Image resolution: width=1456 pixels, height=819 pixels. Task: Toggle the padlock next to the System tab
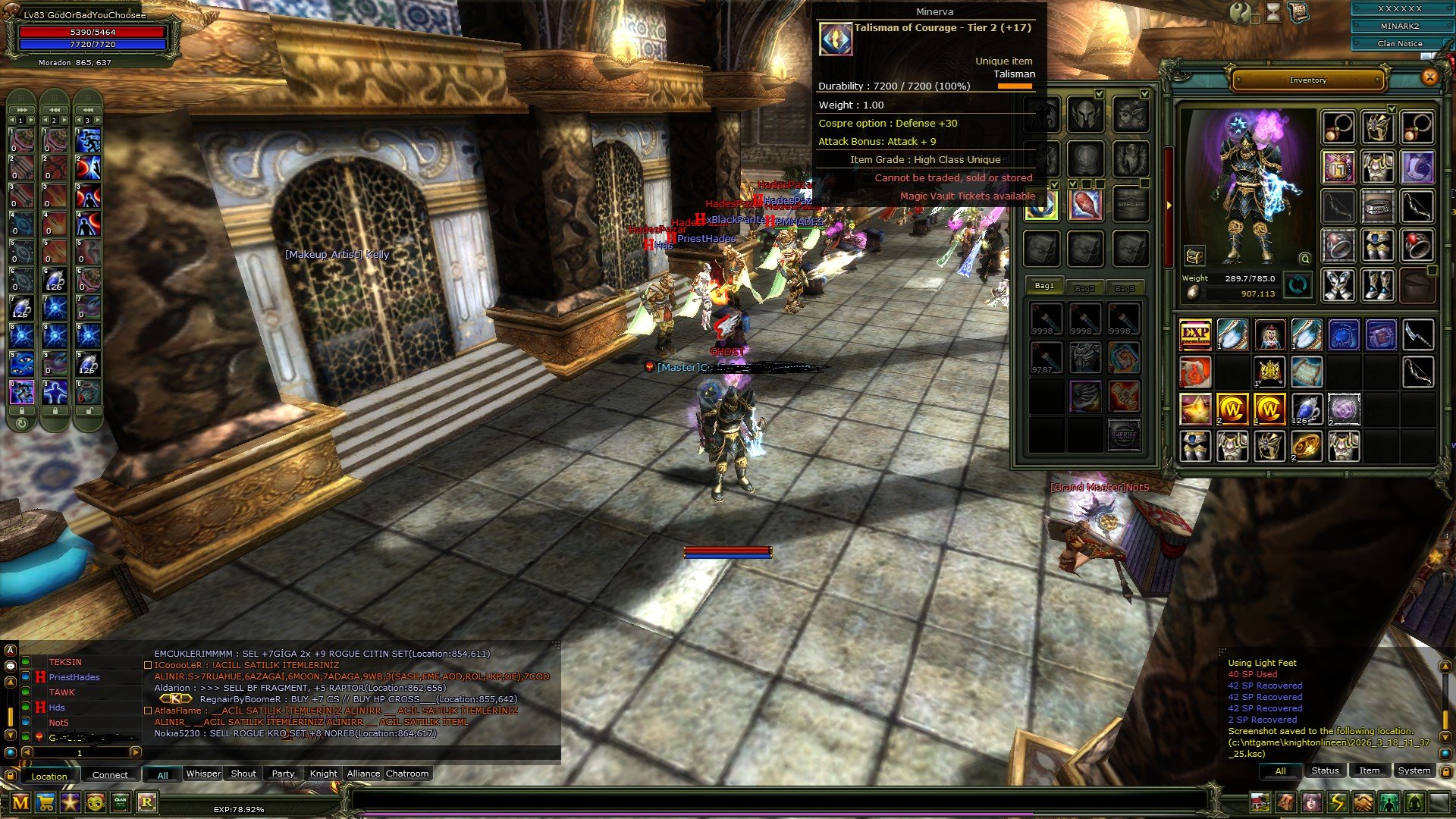tap(1446, 771)
